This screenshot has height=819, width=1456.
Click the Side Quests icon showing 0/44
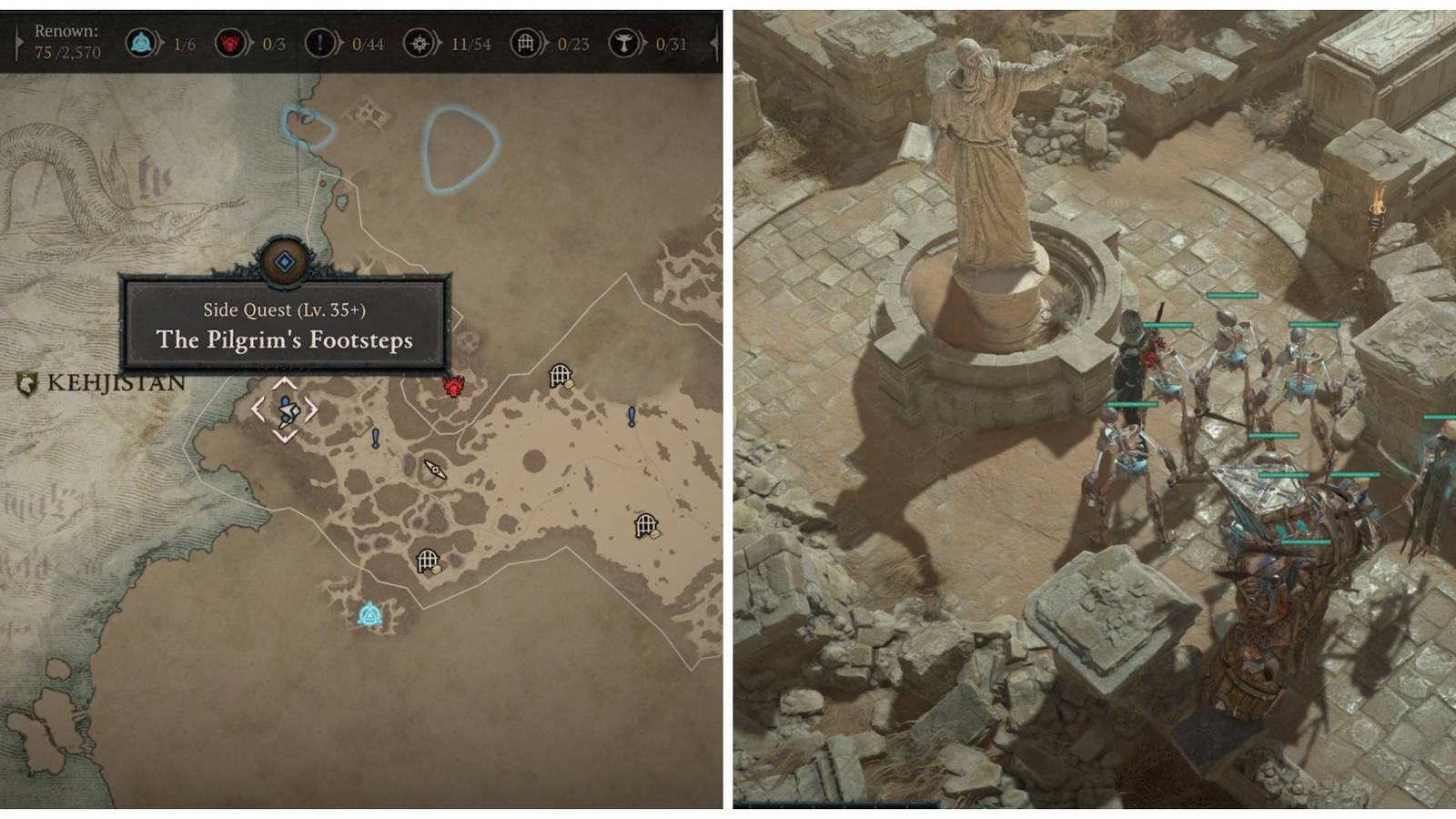pyautogui.click(x=319, y=43)
